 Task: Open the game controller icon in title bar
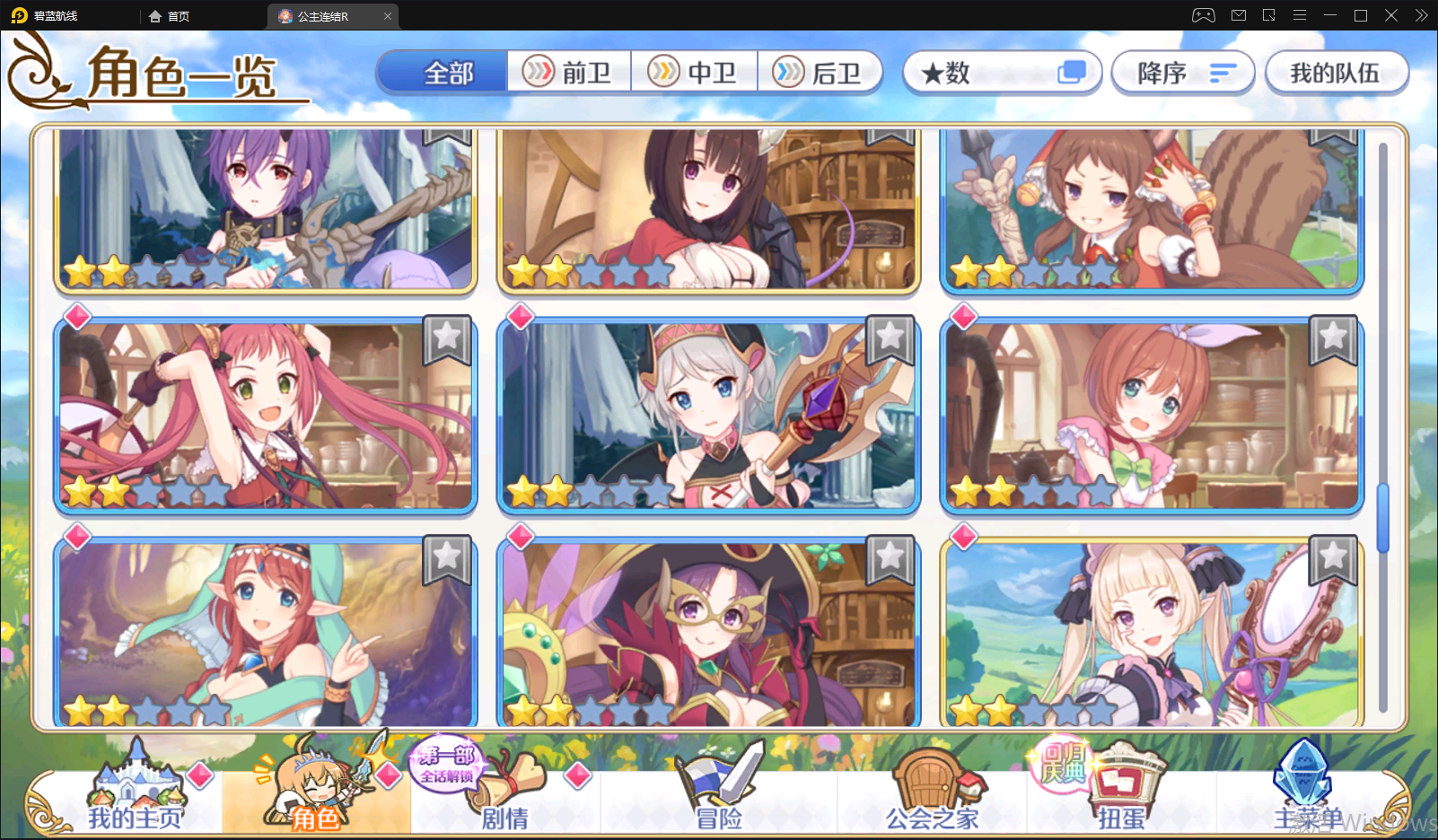[x=1203, y=15]
